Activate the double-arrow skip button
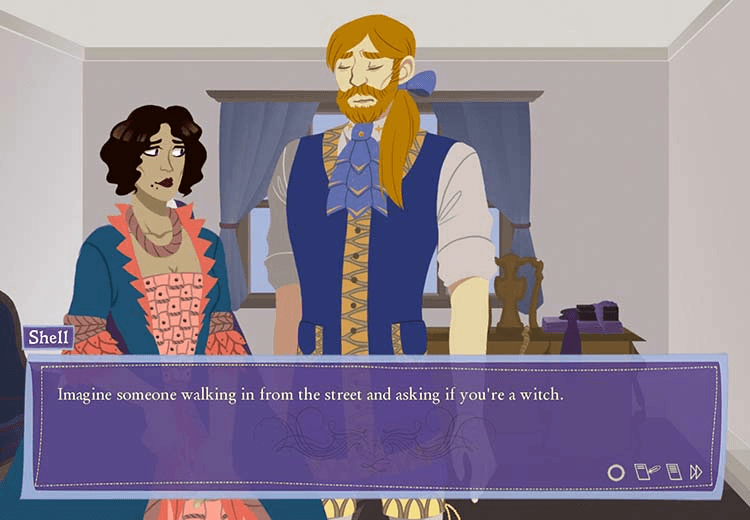The height and width of the screenshot is (520, 750). pos(696,471)
